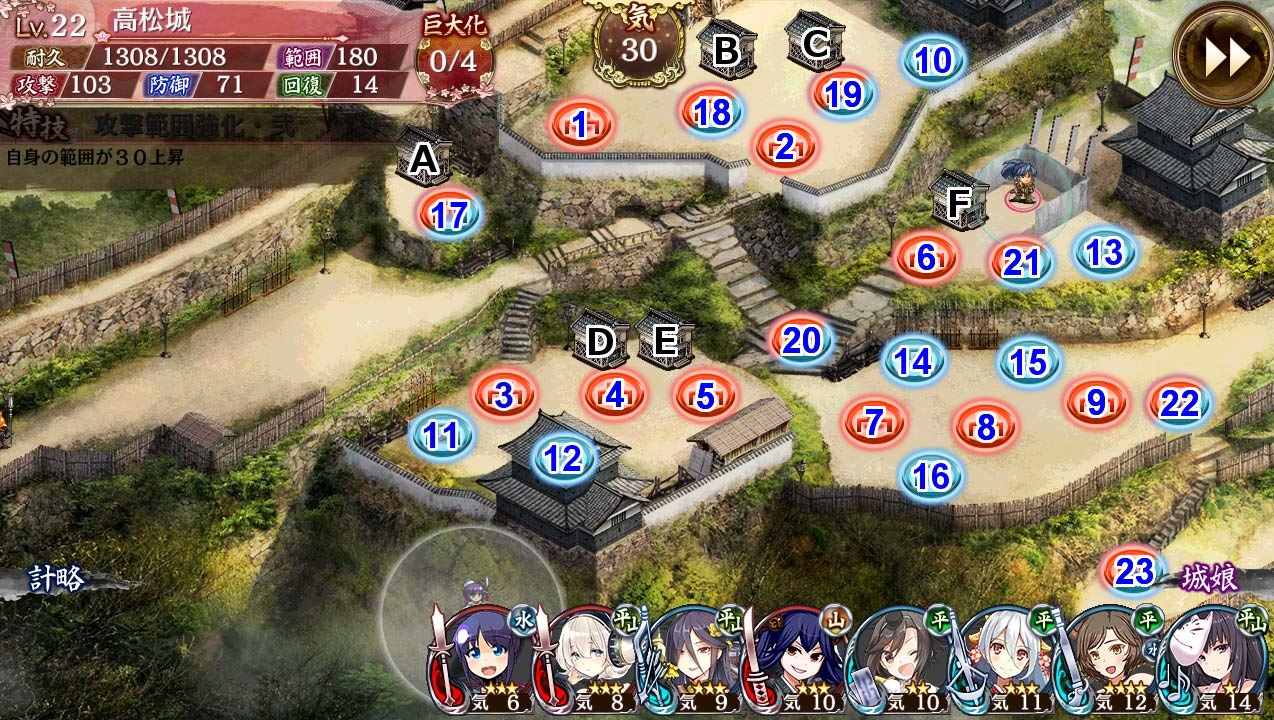Image resolution: width=1274 pixels, height=720 pixels.
Task: Choose red placement spot number 9
Action: click(x=1097, y=403)
